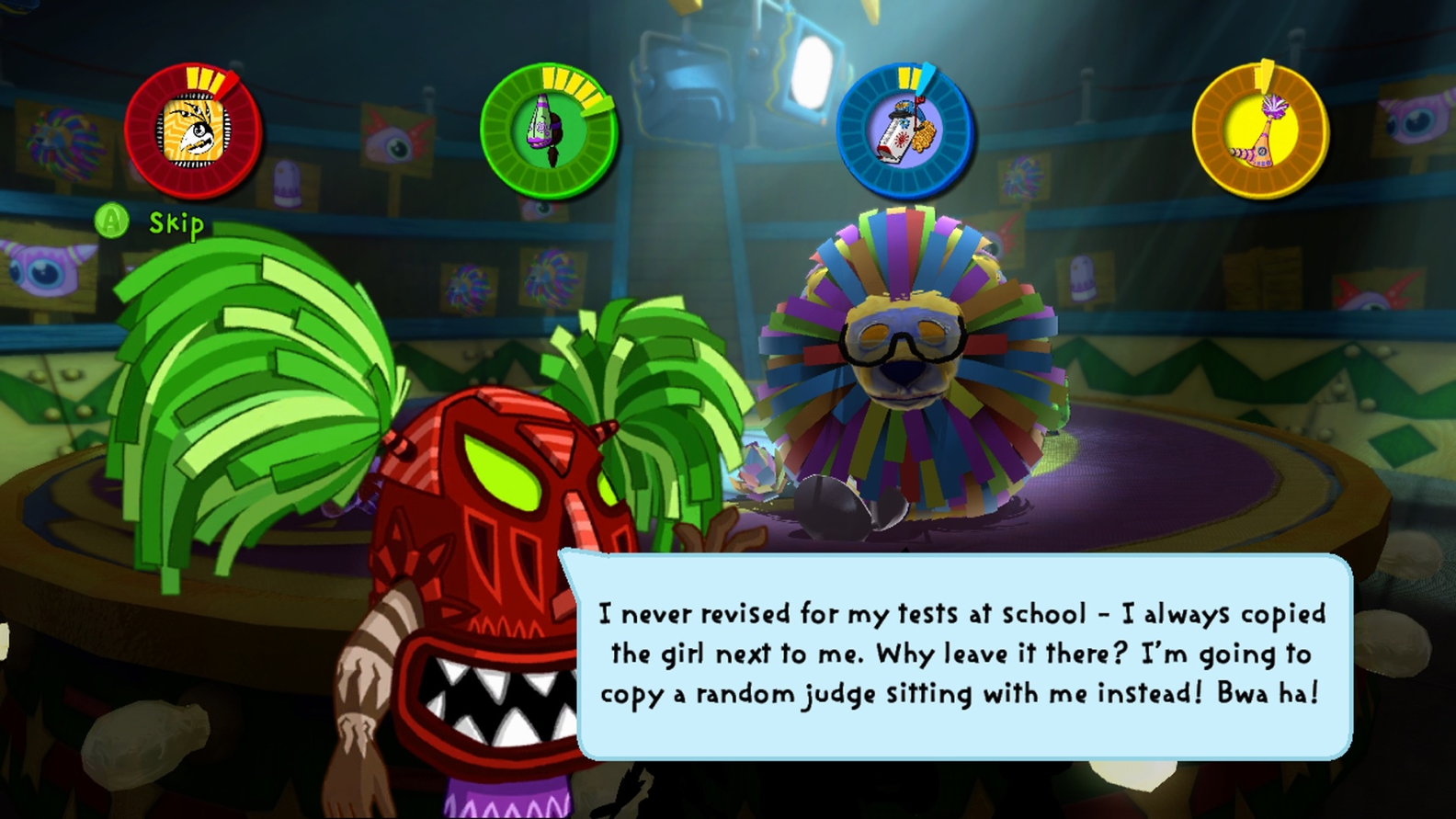Pick the yellow badge with the pink horn
The image size is (1456, 819).
click(1259, 131)
